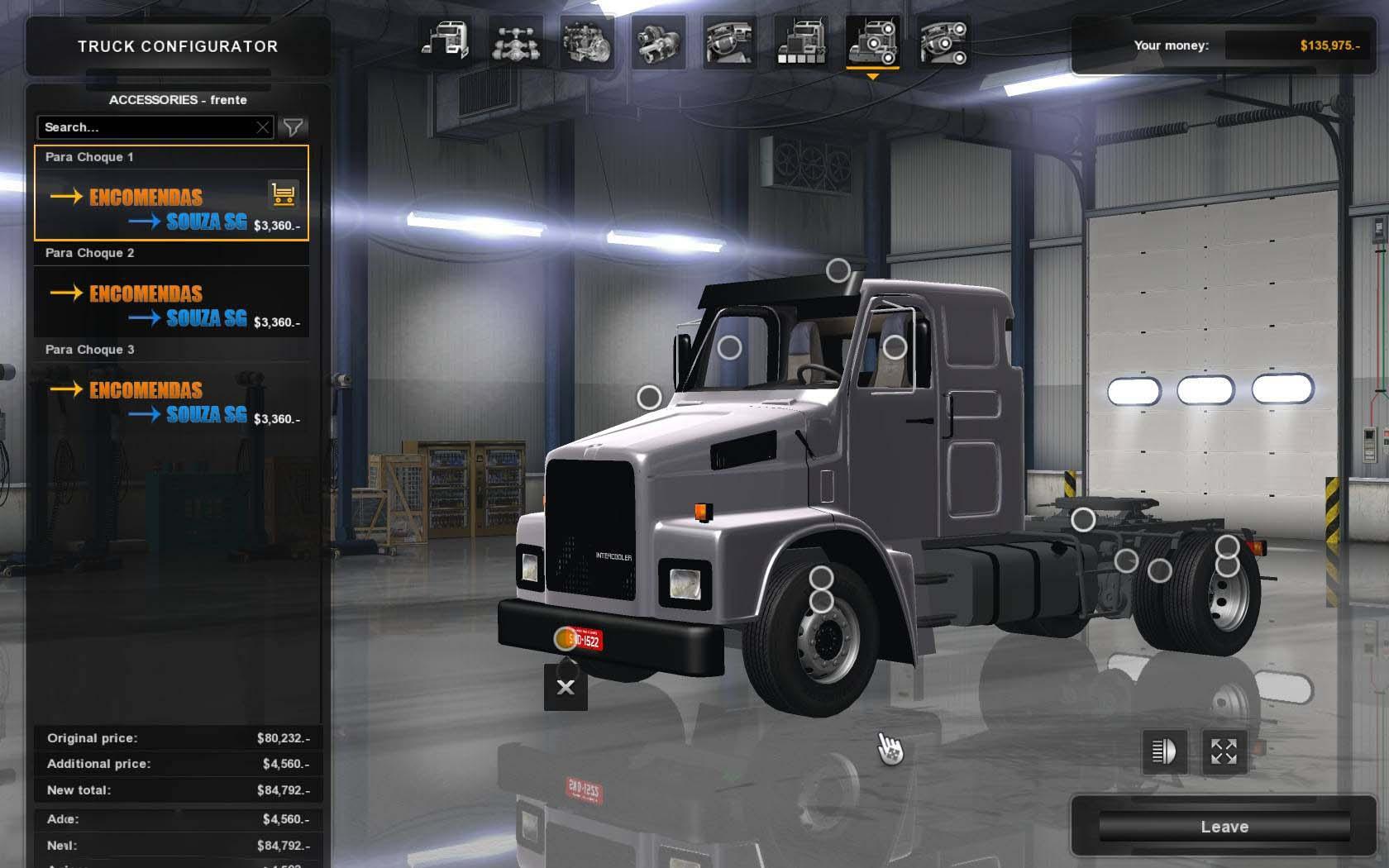Close the front bumper accessory slot
The image size is (1389, 868).
coord(566,687)
